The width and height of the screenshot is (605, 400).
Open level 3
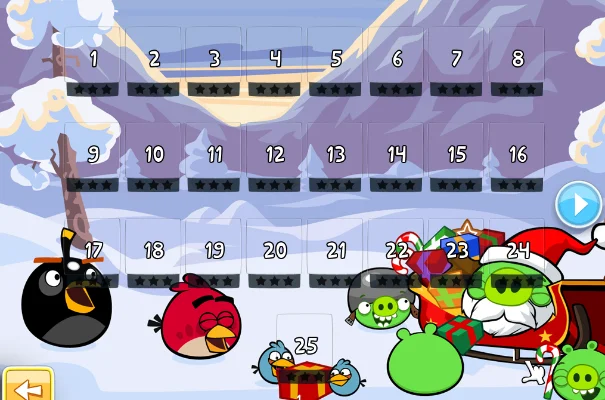(214, 63)
